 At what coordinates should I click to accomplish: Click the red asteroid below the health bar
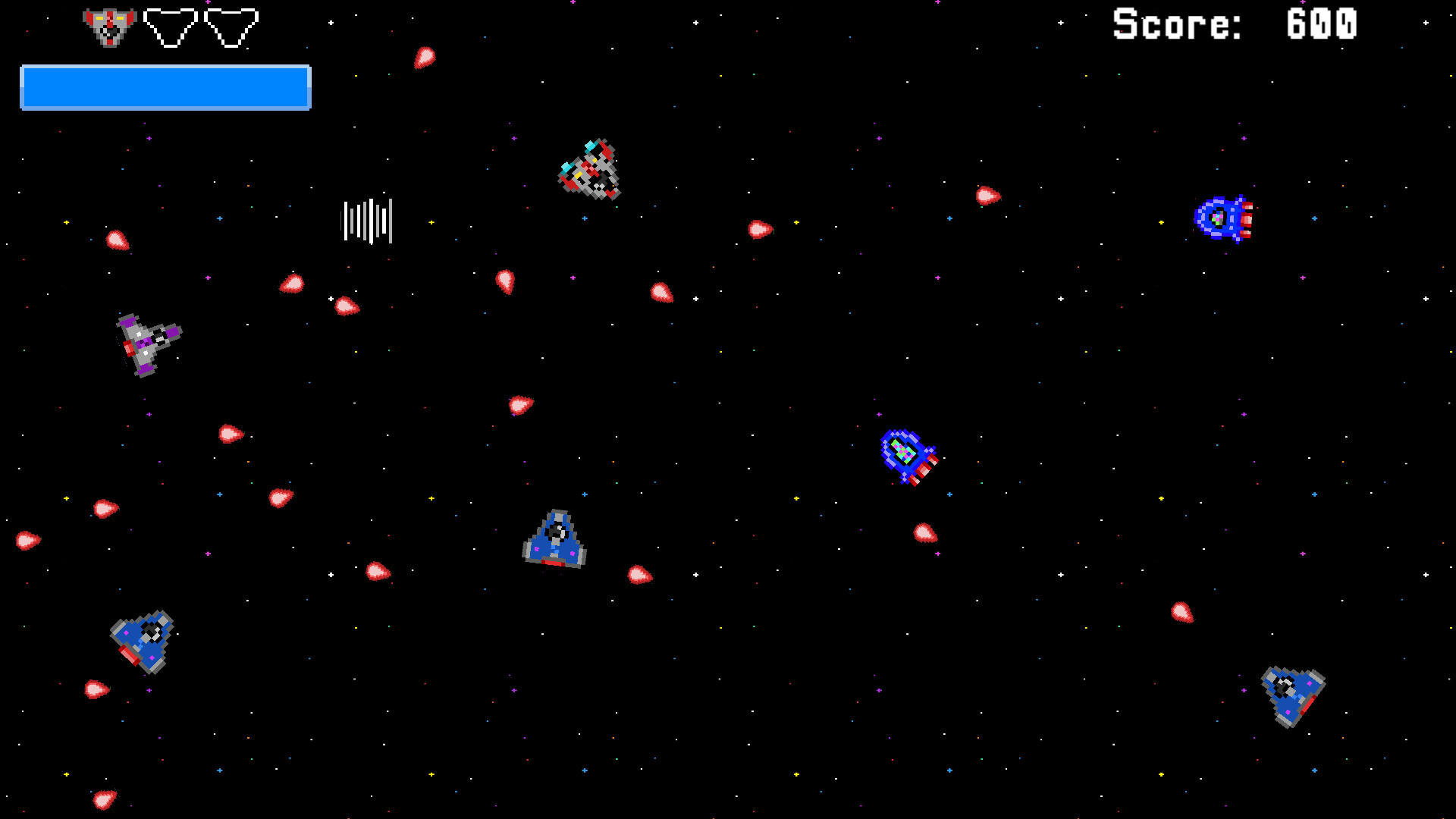pyautogui.click(x=118, y=243)
